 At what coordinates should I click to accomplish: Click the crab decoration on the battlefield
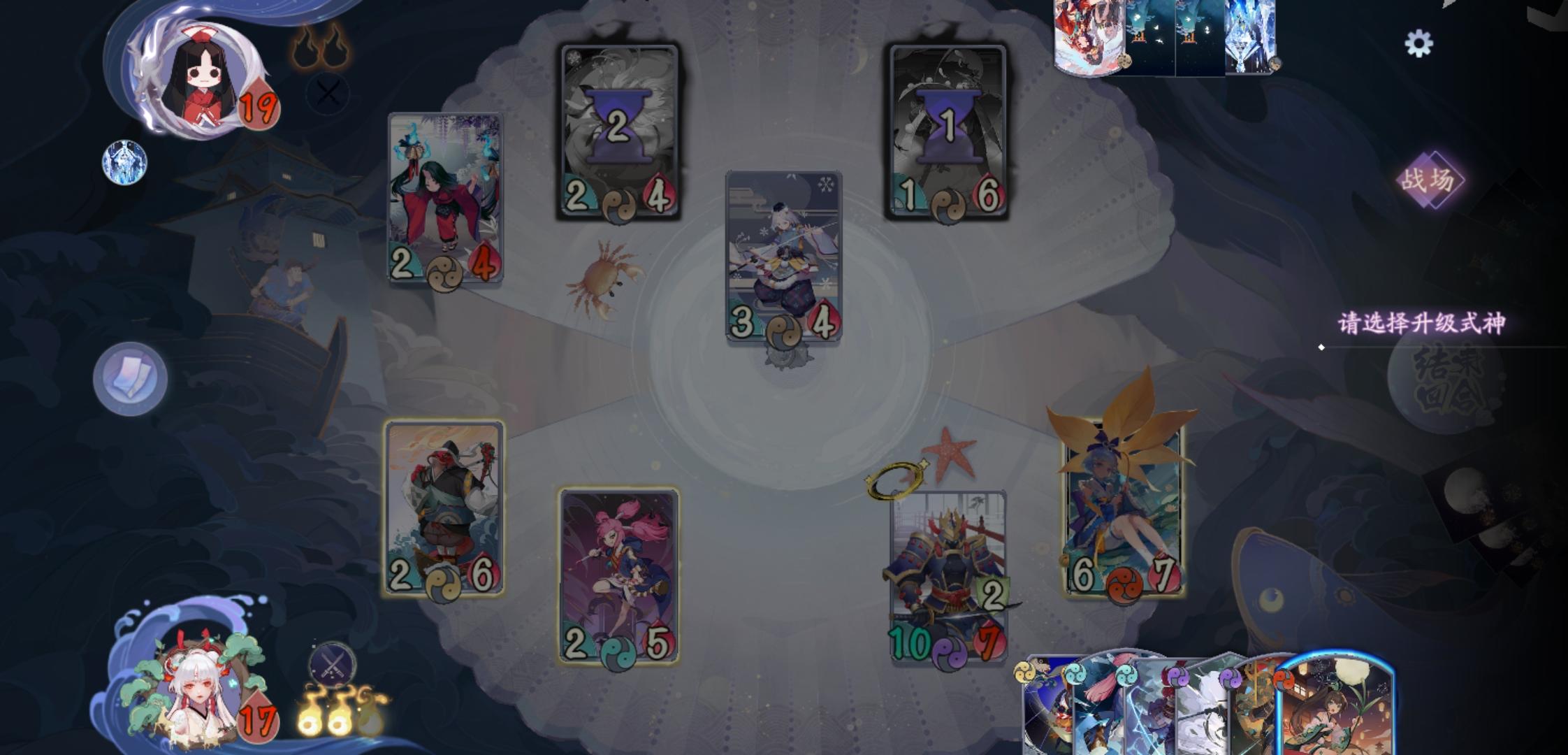click(x=603, y=275)
